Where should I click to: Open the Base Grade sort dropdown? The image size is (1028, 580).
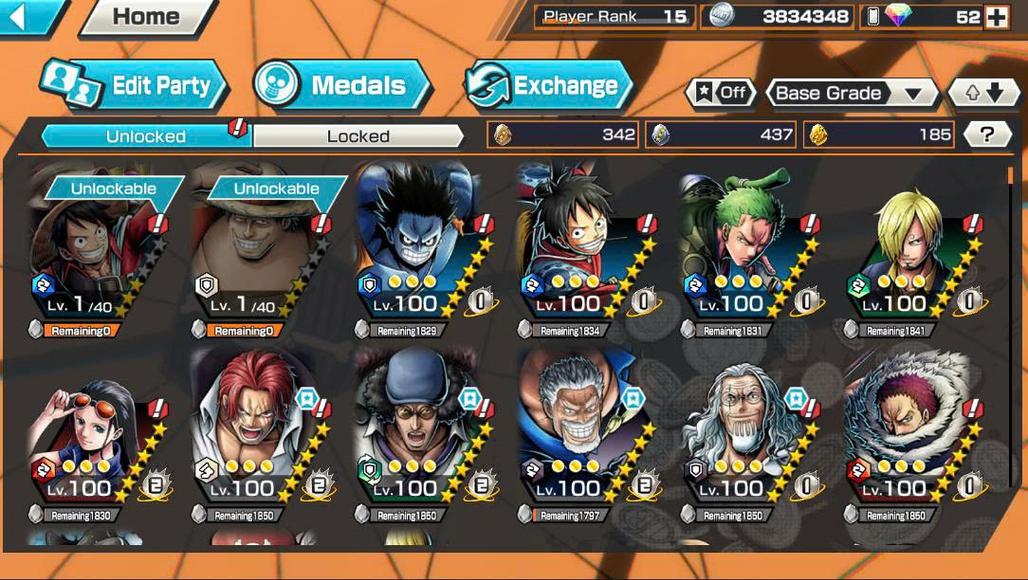point(851,93)
